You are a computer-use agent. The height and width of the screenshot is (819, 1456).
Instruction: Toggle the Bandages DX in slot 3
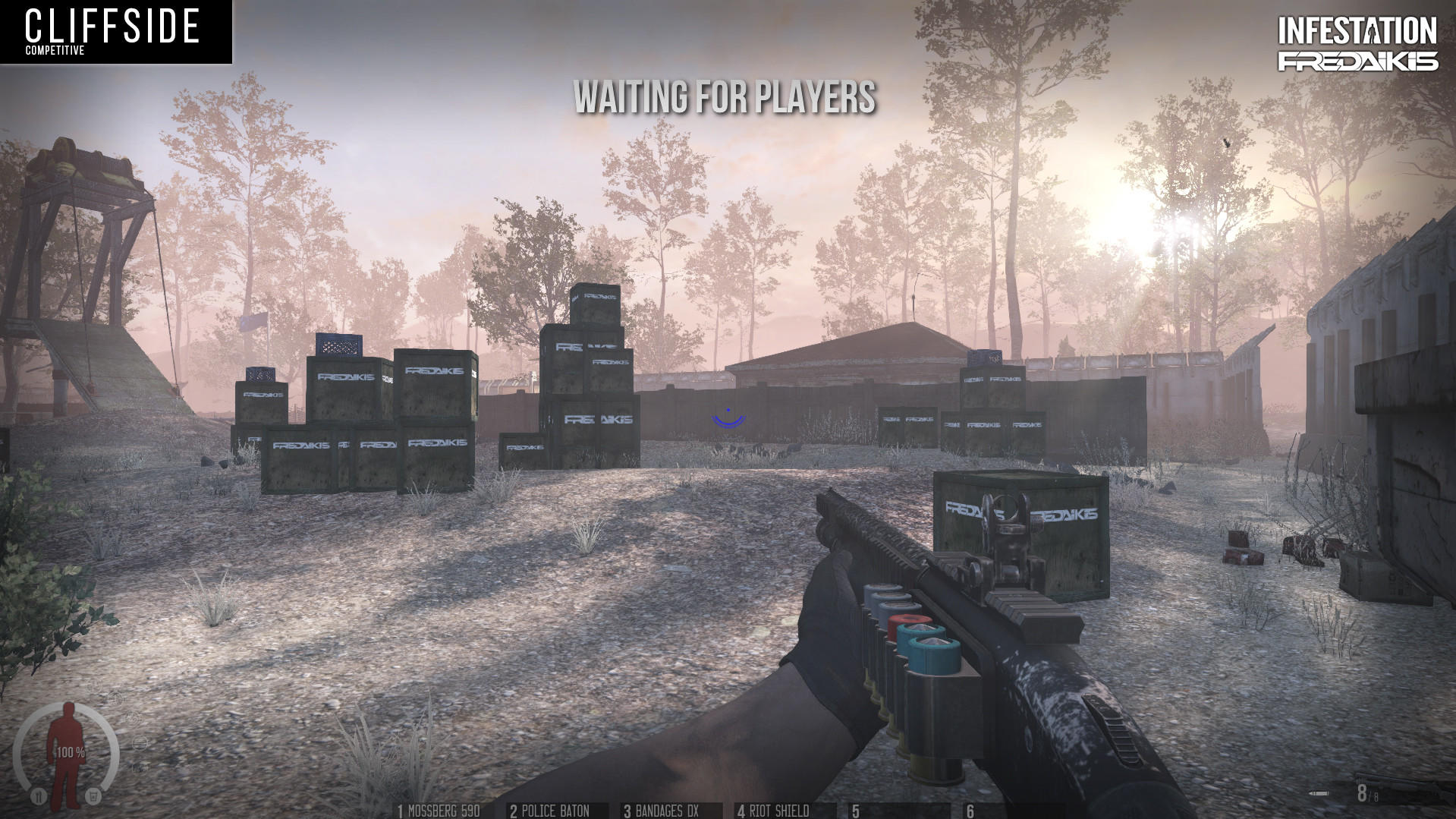click(x=662, y=811)
